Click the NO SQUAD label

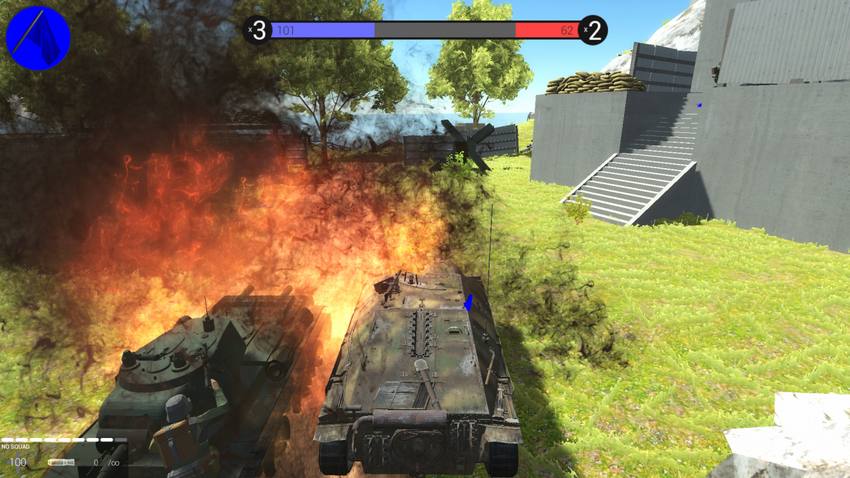[x=16, y=446]
